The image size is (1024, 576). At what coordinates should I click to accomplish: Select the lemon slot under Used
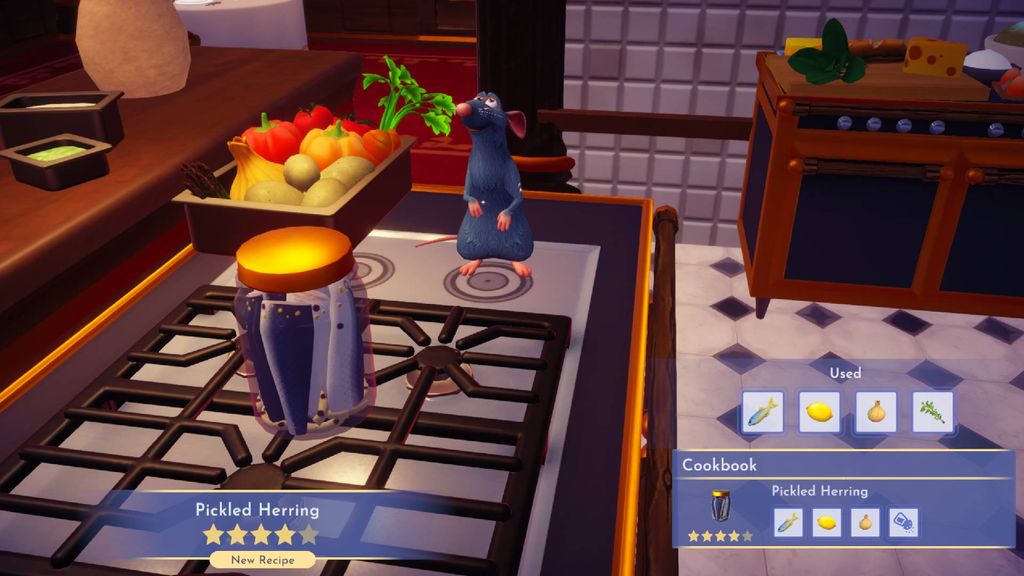819,411
